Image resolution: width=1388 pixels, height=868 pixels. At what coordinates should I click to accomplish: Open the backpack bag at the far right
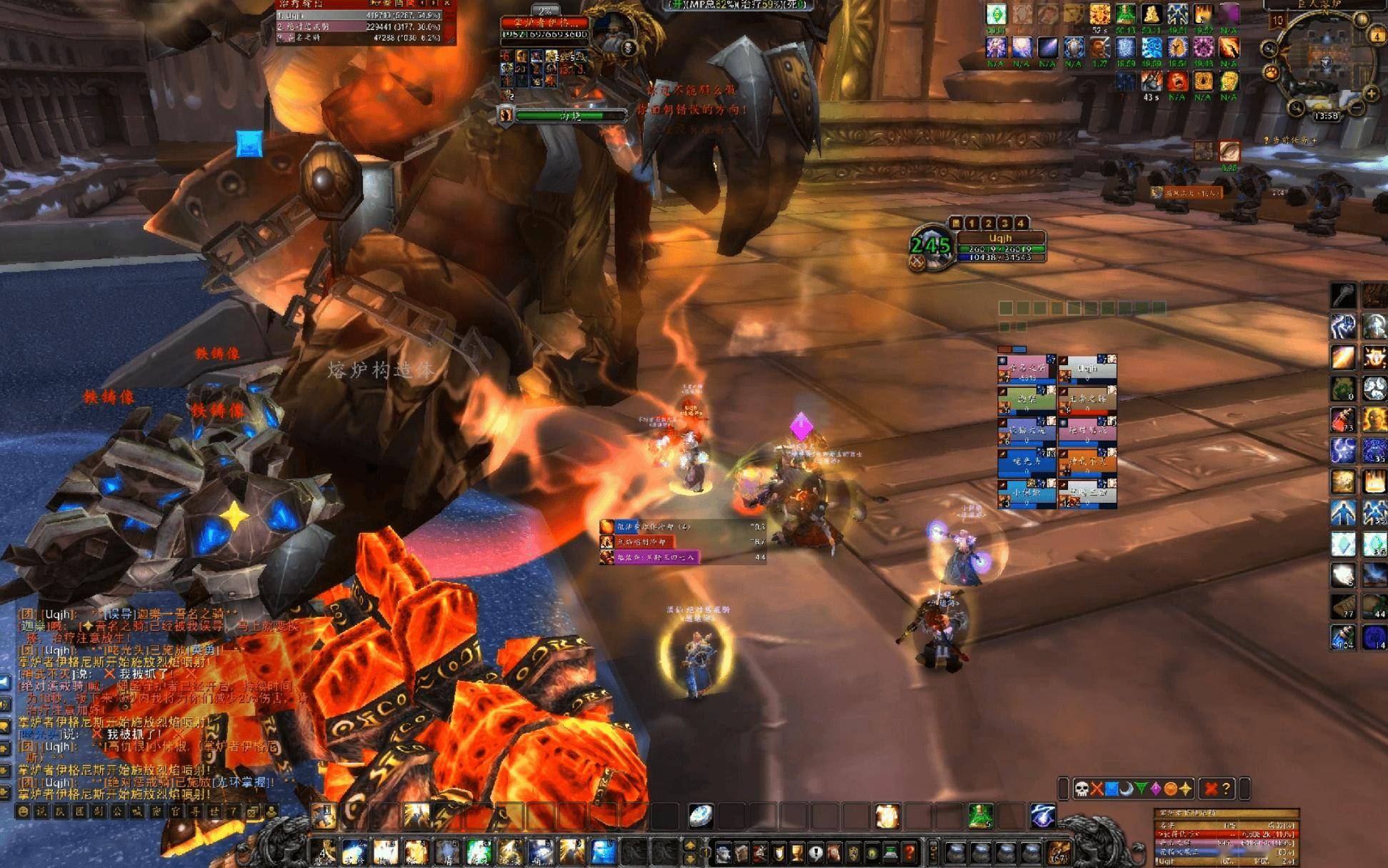point(1059,852)
